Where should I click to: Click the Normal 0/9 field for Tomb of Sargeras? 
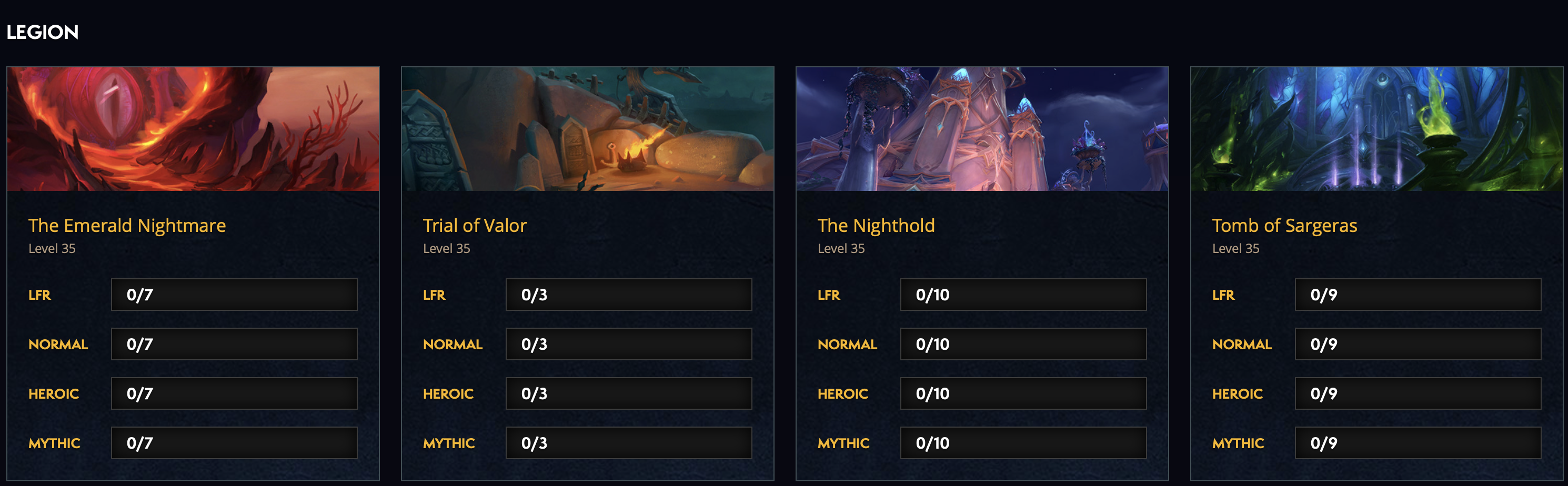click(x=1417, y=343)
